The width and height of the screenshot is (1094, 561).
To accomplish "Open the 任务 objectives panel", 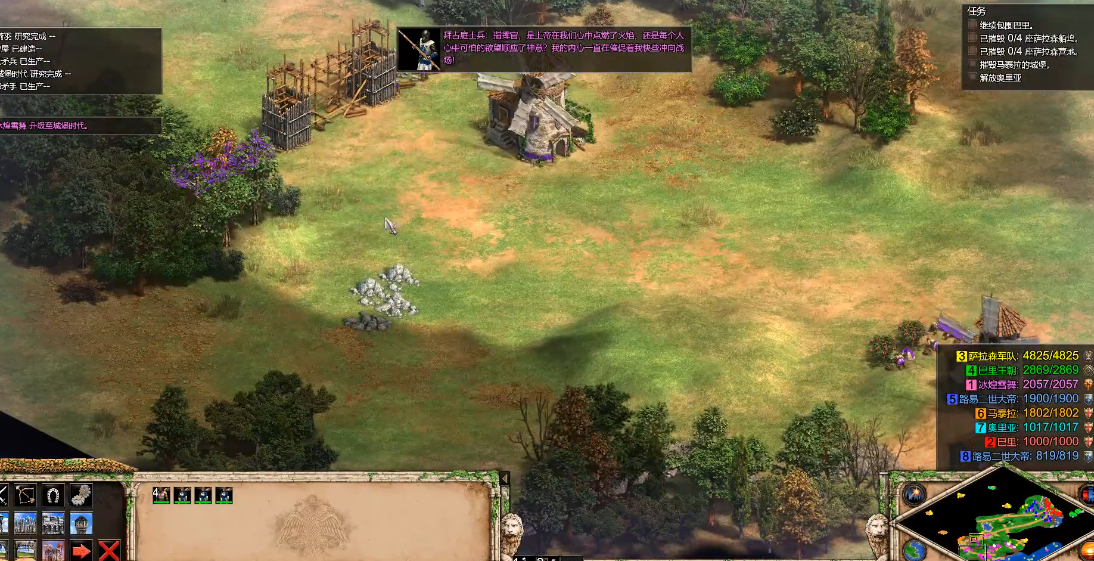I will point(978,11).
